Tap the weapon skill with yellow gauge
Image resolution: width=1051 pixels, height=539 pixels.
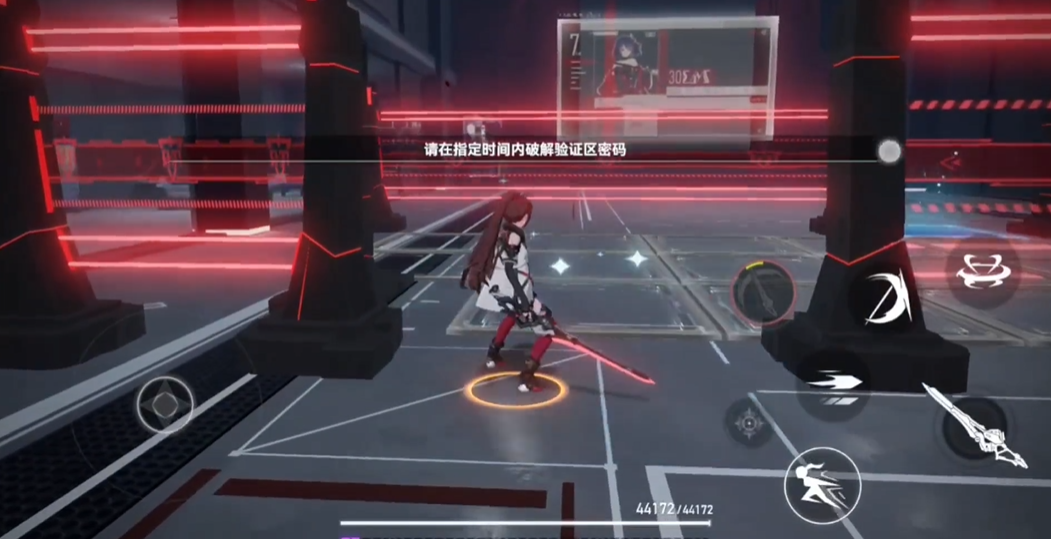click(764, 295)
